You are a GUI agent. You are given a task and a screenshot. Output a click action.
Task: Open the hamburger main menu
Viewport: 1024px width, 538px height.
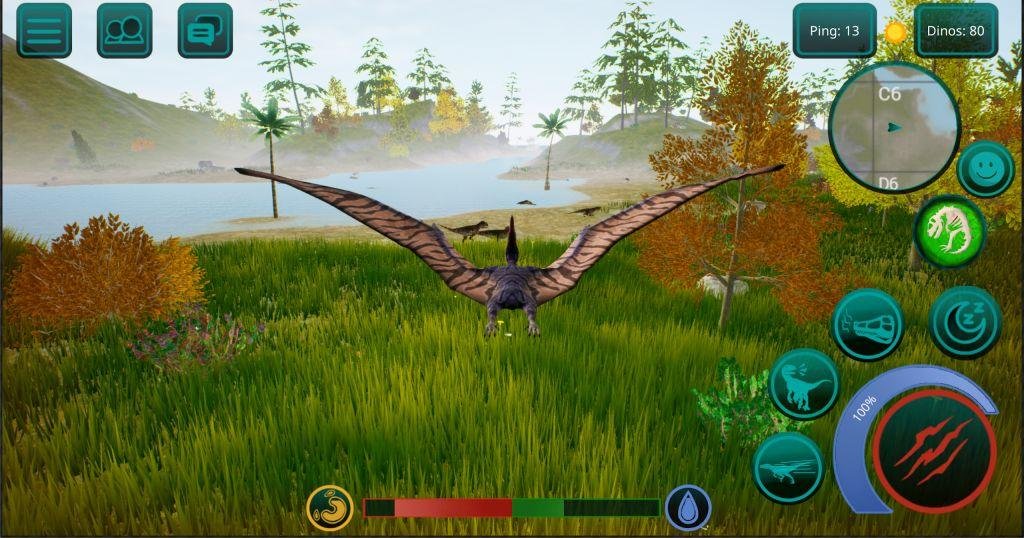44,31
